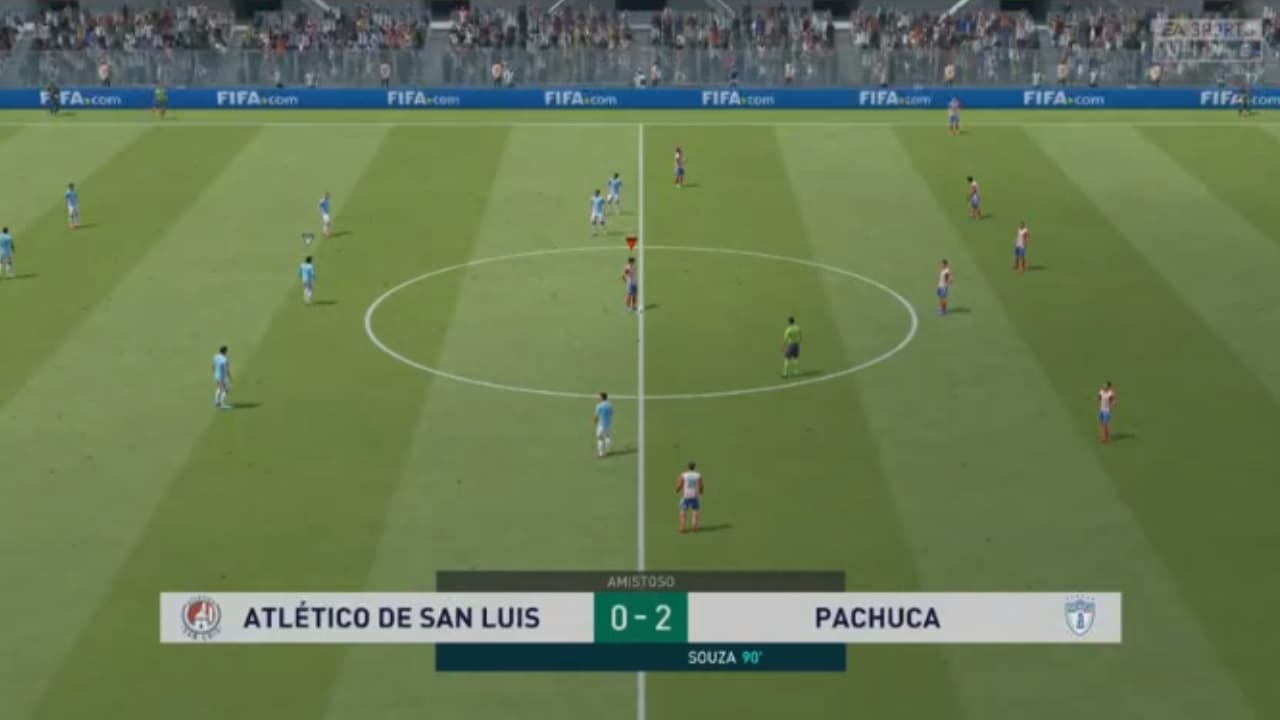
Task: Toggle the AMISTOSO match-type header
Action: click(640, 578)
